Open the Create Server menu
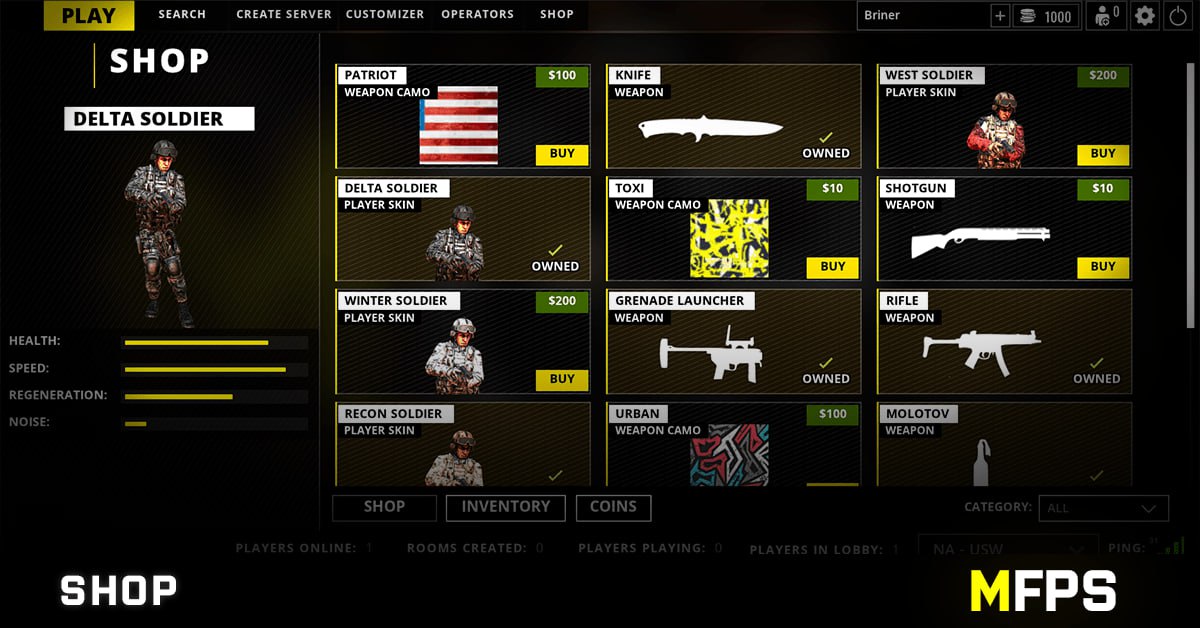 coord(284,15)
